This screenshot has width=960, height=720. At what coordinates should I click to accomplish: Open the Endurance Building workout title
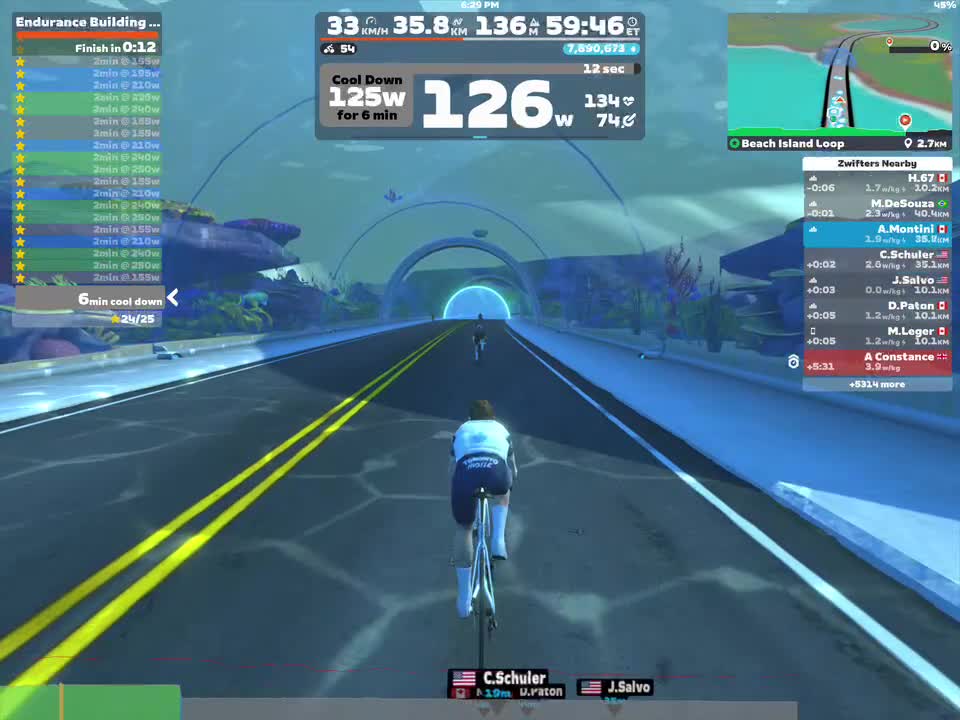(x=87, y=22)
